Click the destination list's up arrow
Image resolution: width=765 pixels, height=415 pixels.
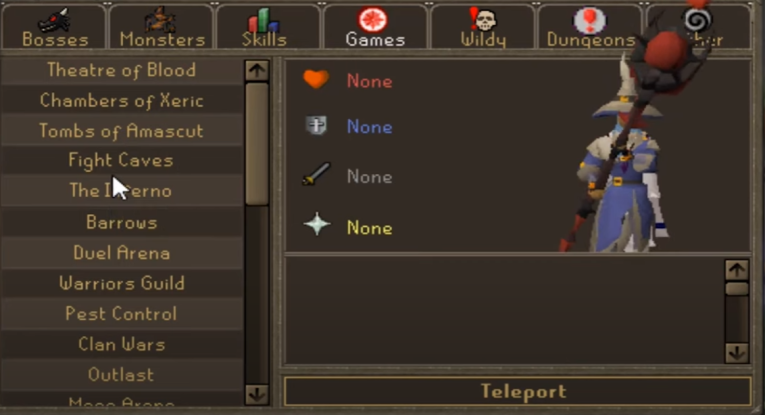click(x=257, y=70)
